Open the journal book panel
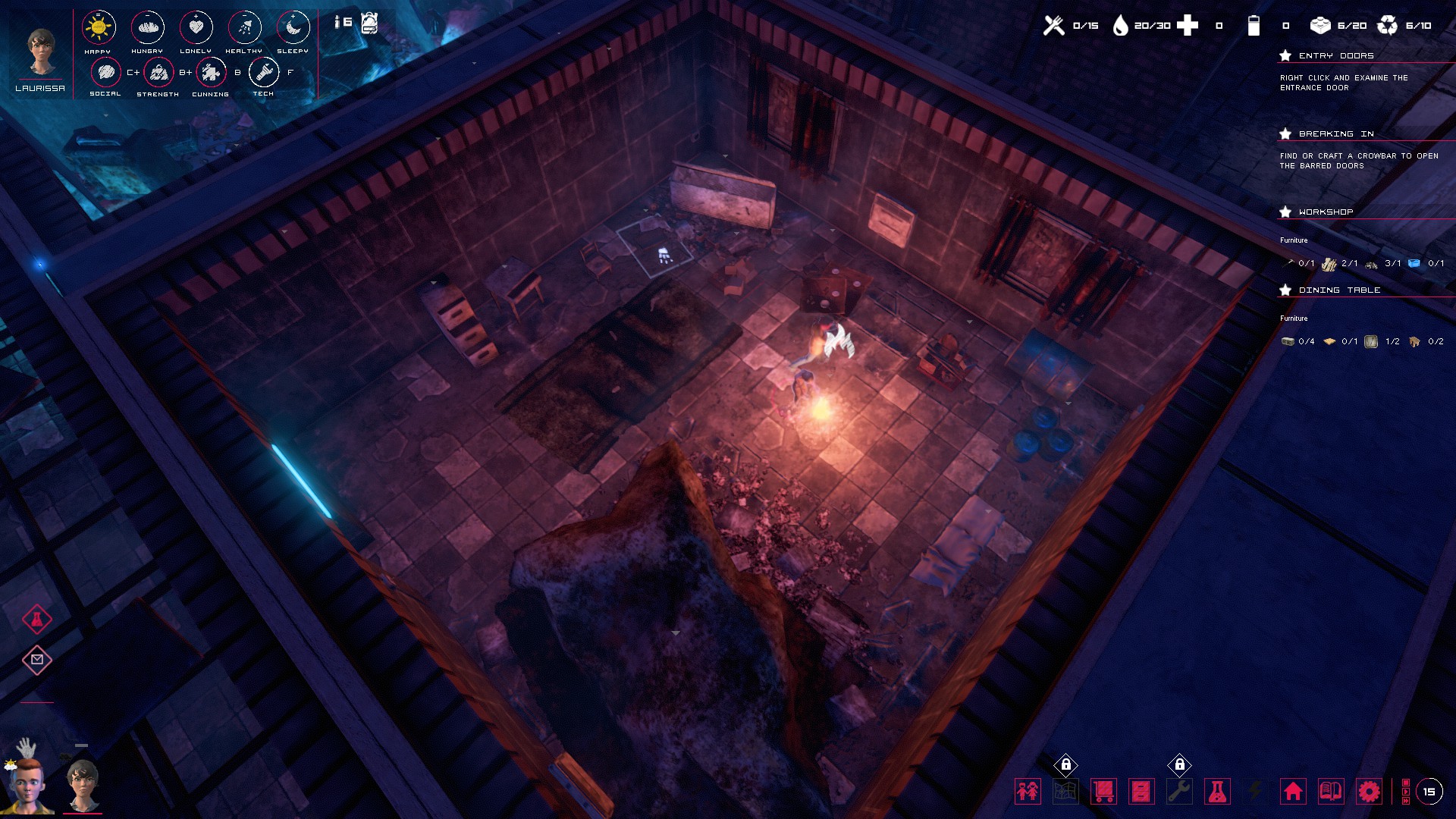Screen dimensions: 1456x819 coord(1329,791)
